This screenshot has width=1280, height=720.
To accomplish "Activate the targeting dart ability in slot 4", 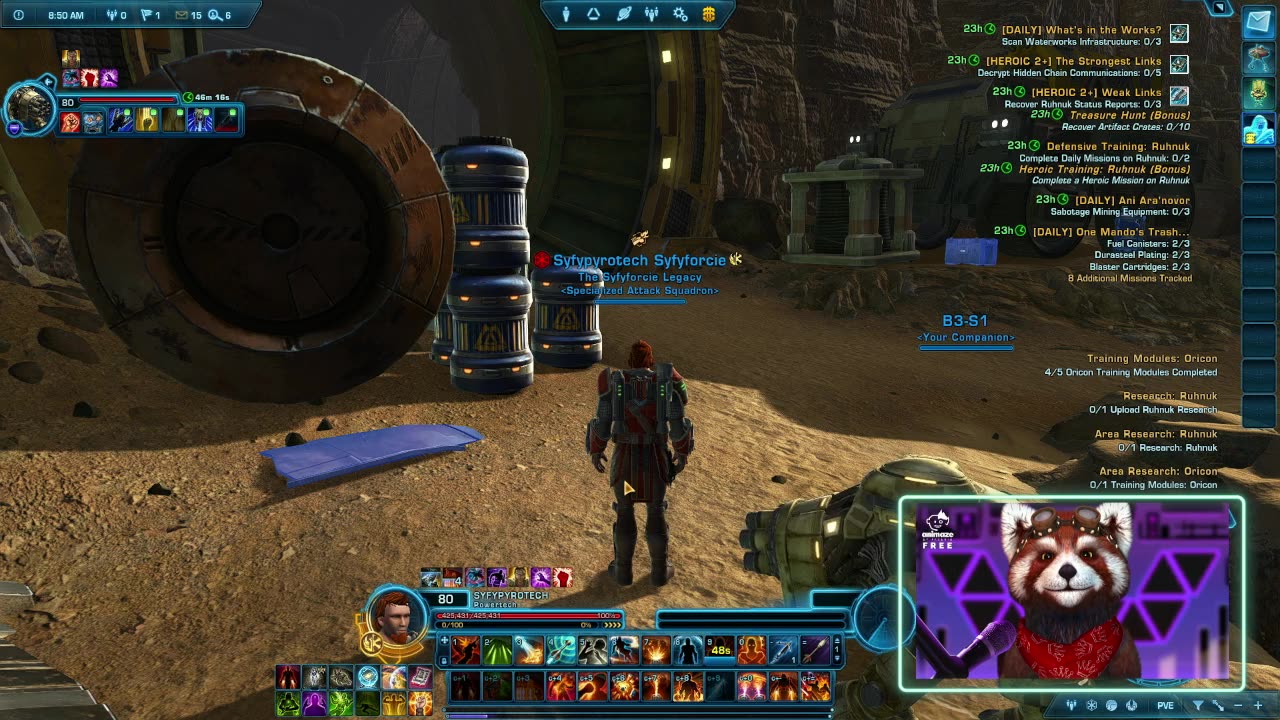I will 561,651.
